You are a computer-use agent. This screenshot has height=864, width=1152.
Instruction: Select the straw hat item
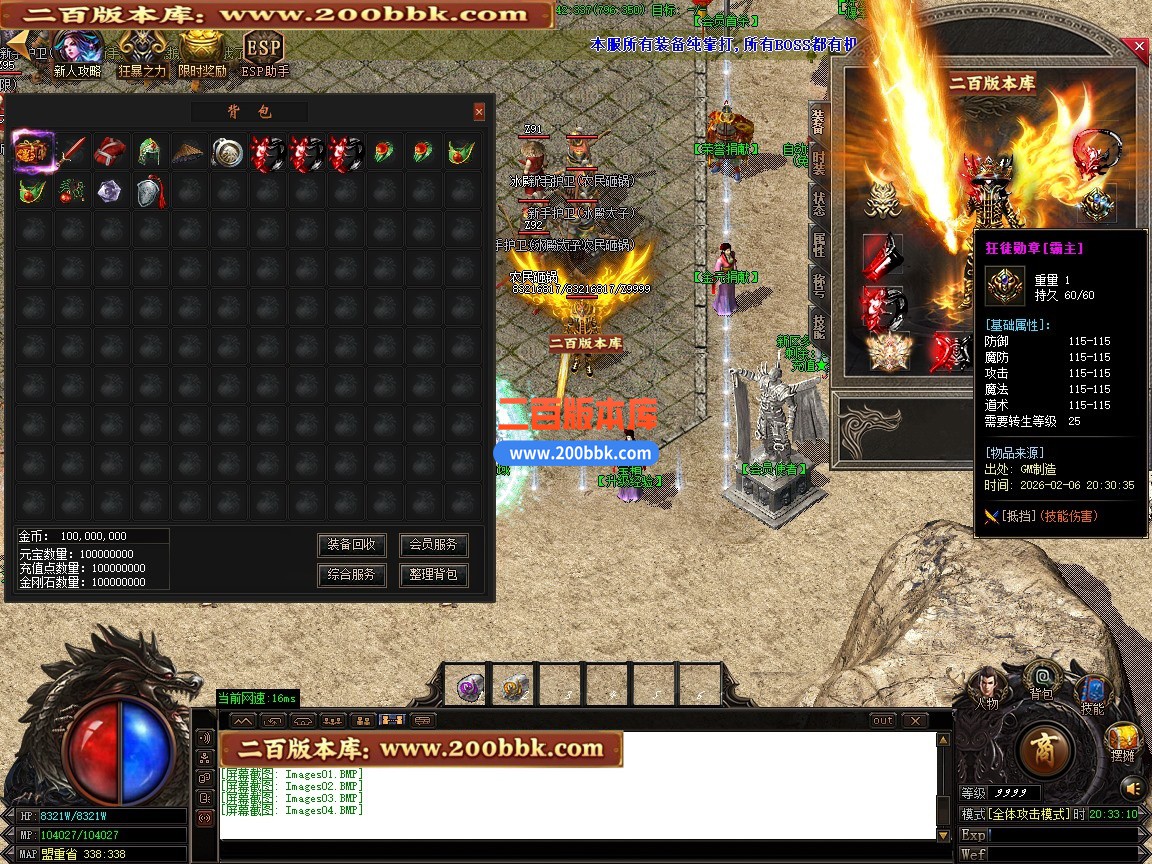point(188,152)
